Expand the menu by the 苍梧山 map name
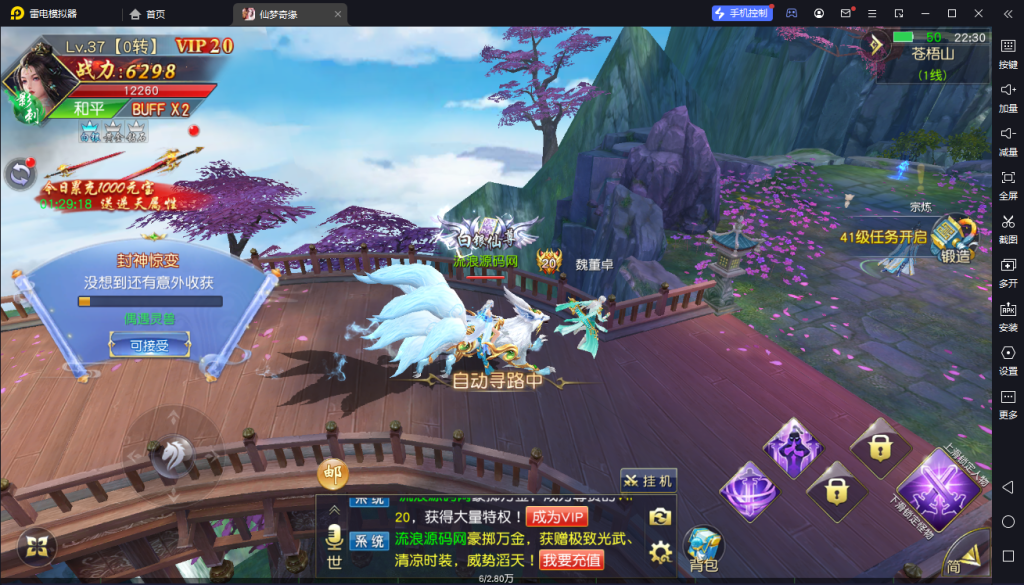Screen dimensions: 1024x585 coord(876,45)
